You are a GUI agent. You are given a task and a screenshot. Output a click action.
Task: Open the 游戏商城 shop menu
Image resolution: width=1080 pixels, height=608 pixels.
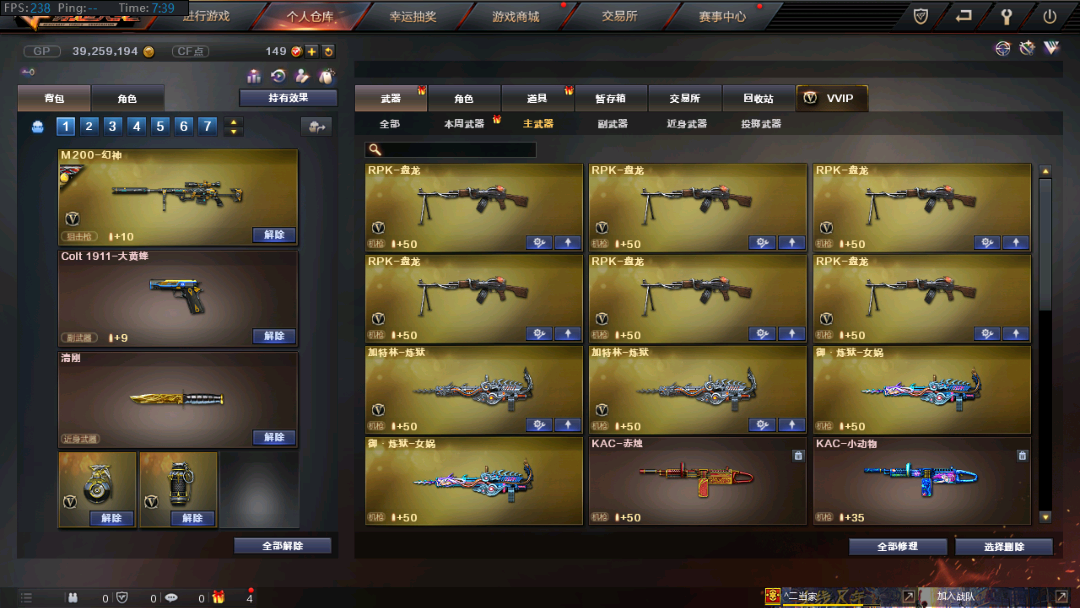tap(515, 16)
